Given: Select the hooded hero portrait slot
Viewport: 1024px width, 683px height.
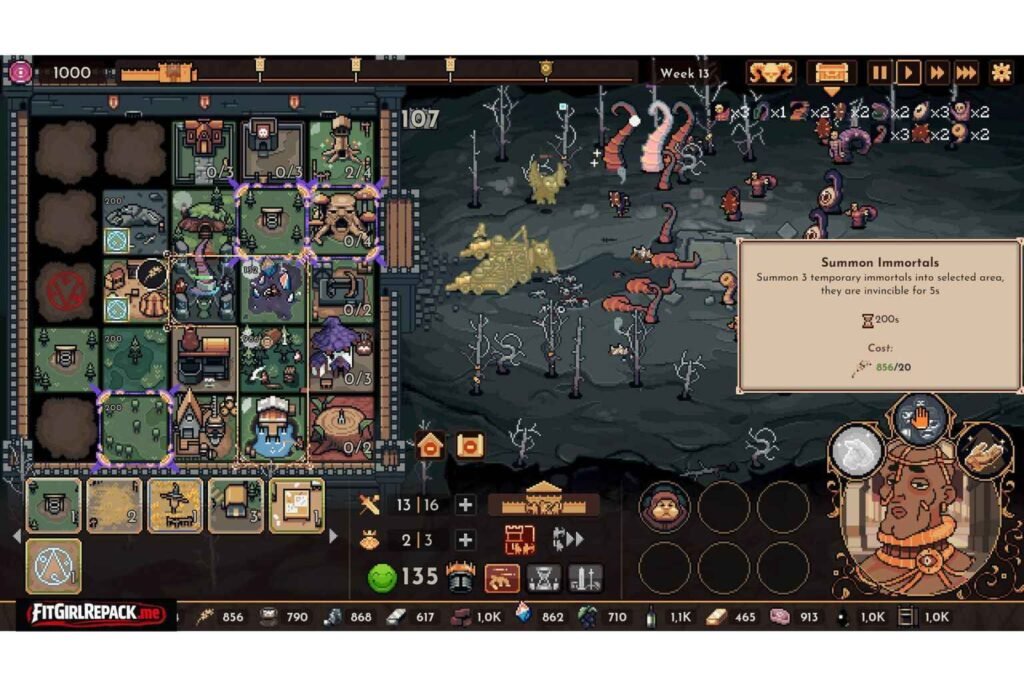Looking at the screenshot, I should [664, 506].
